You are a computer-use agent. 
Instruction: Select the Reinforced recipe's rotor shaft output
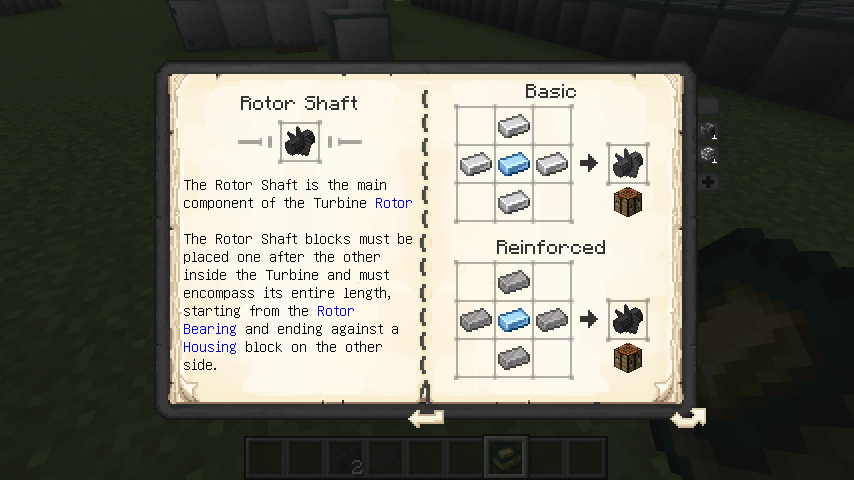[627, 320]
